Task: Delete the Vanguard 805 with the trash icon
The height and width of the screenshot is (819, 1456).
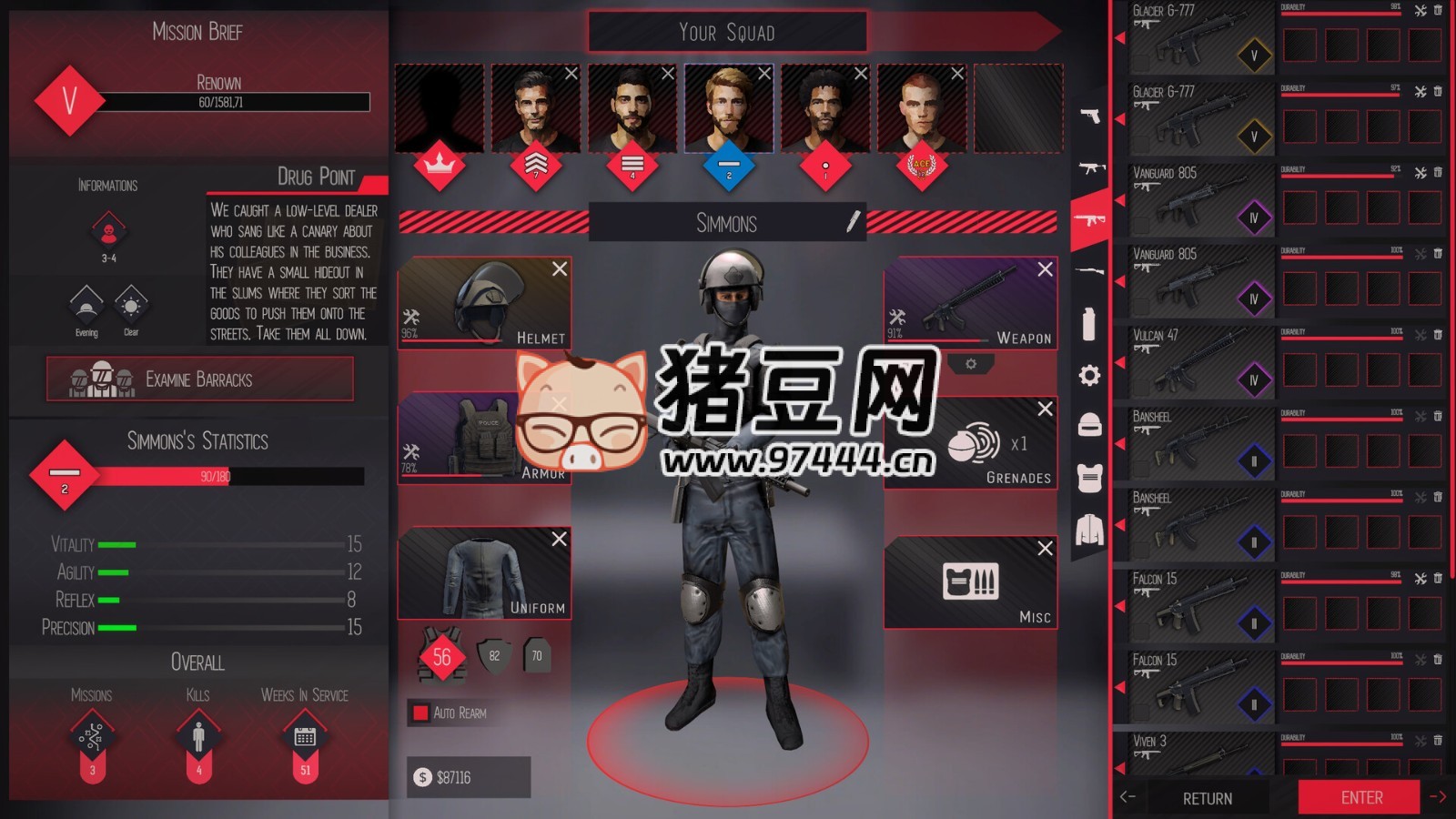Action: (1441, 171)
